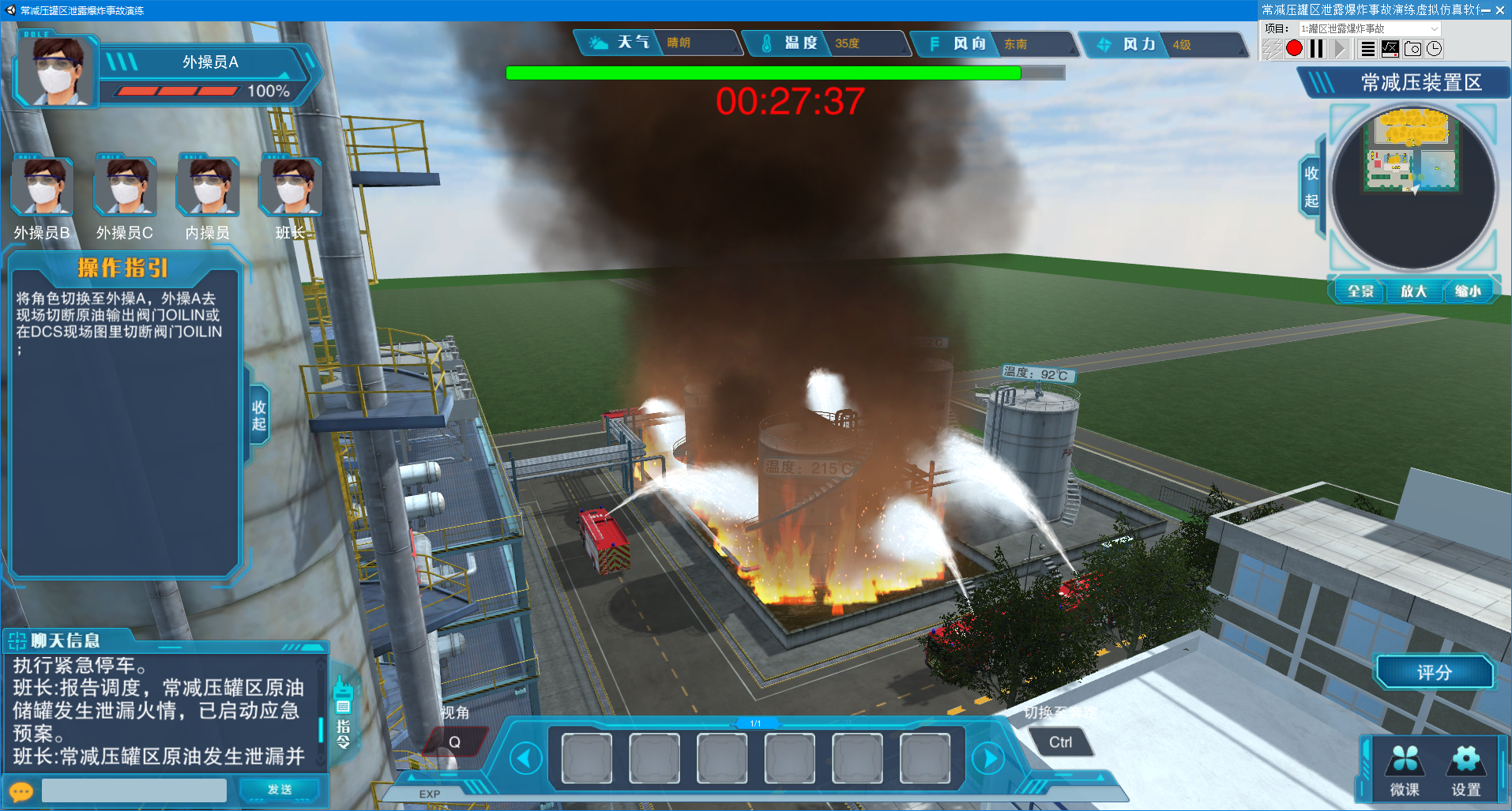Choose the 班长 character portrait
The width and height of the screenshot is (1512, 811).
[291, 188]
